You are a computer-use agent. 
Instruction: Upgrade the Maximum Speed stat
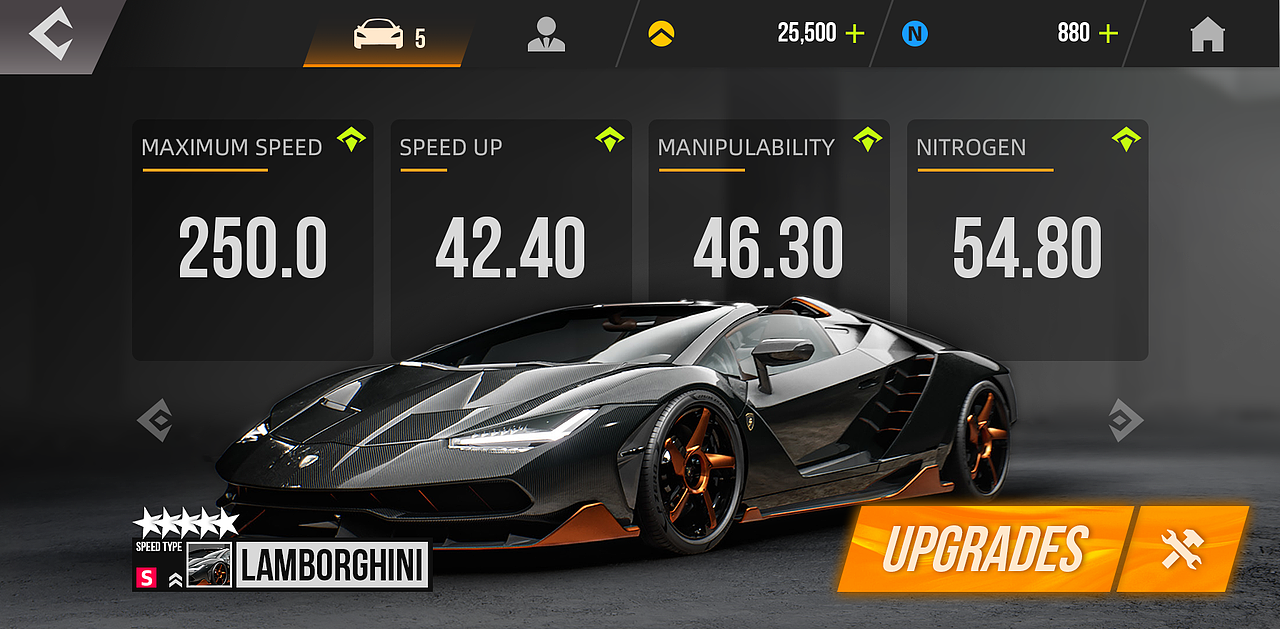coord(351,140)
